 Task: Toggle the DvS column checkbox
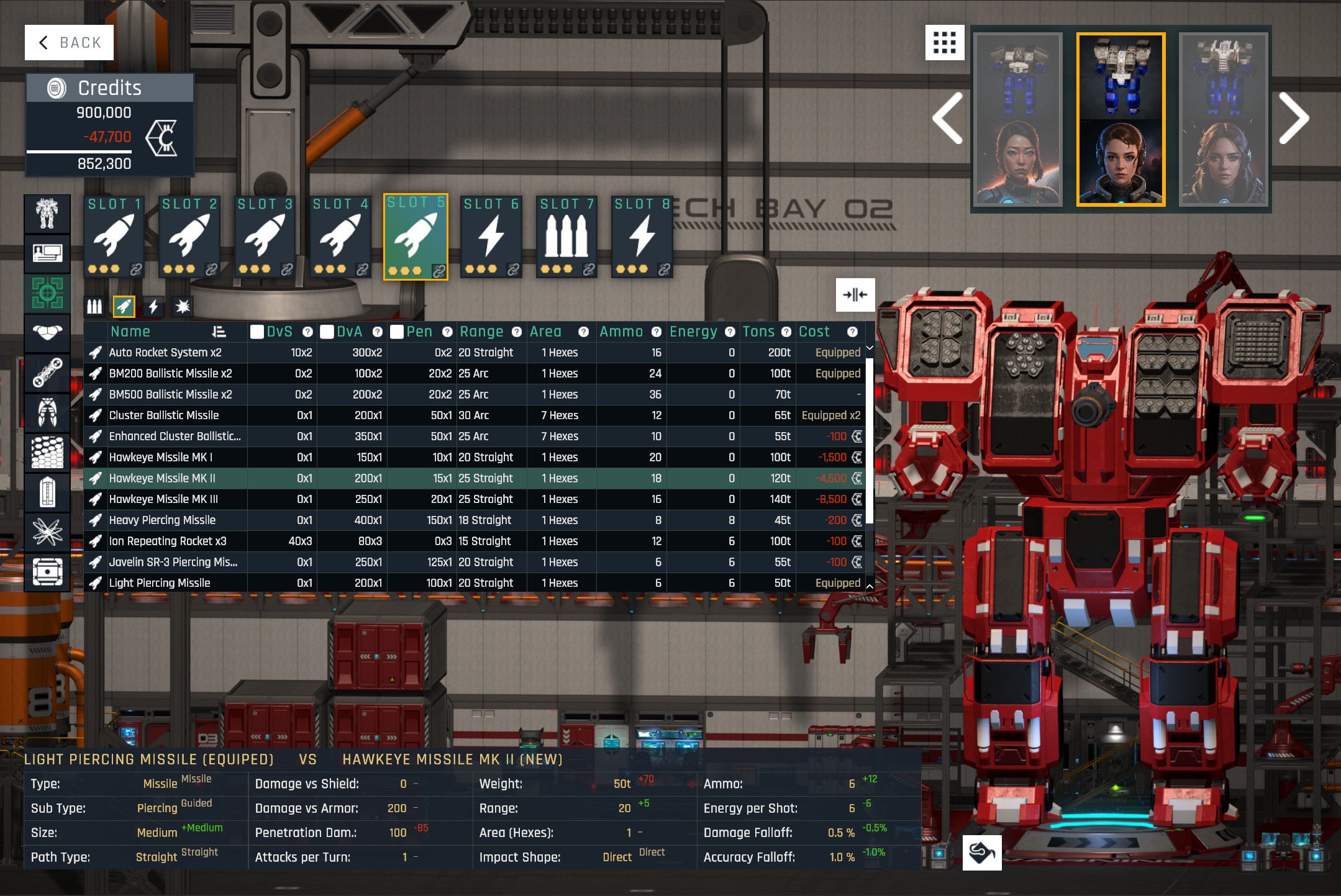(x=257, y=332)
